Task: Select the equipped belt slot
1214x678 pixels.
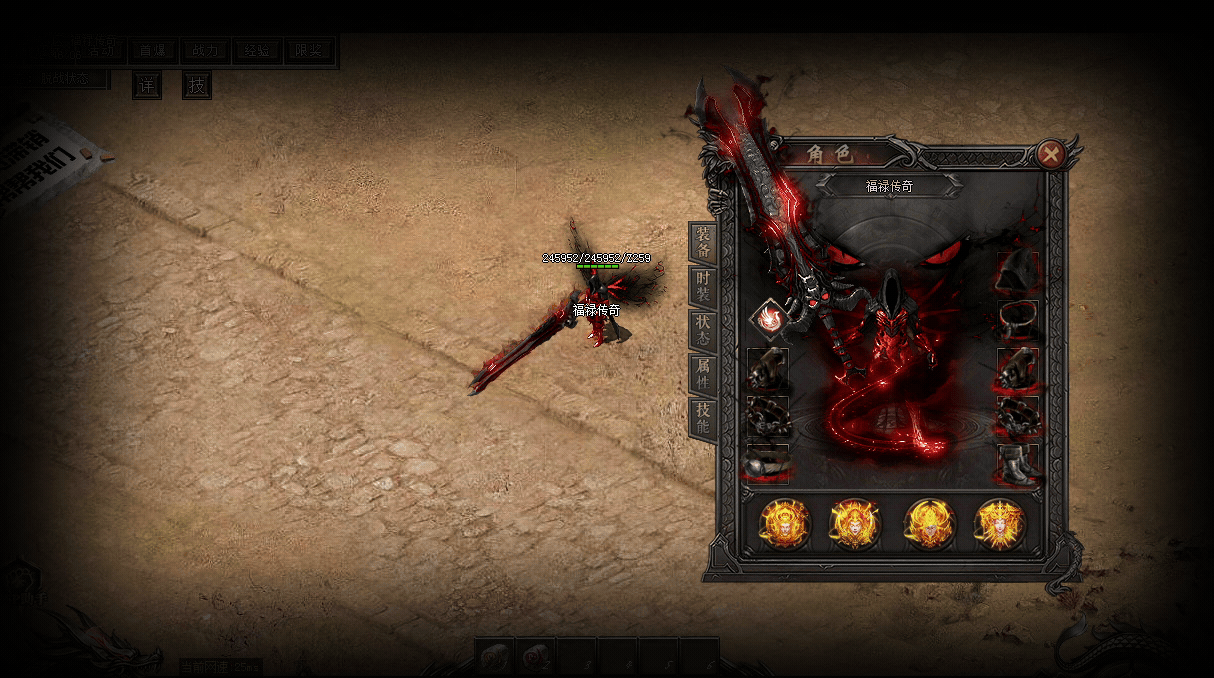Action: [x=767, y=464]
